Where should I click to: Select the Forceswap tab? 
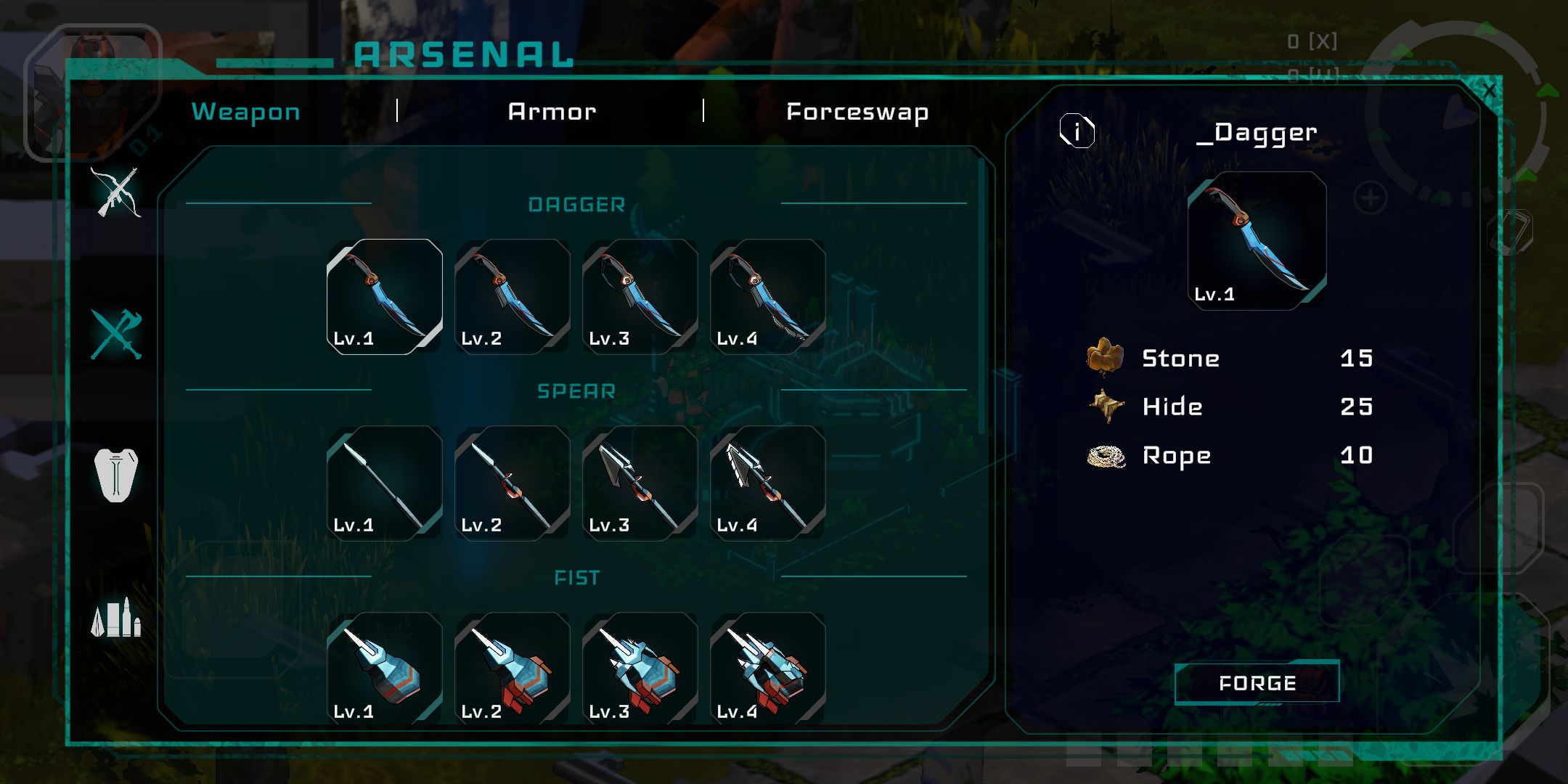(857, 113)
